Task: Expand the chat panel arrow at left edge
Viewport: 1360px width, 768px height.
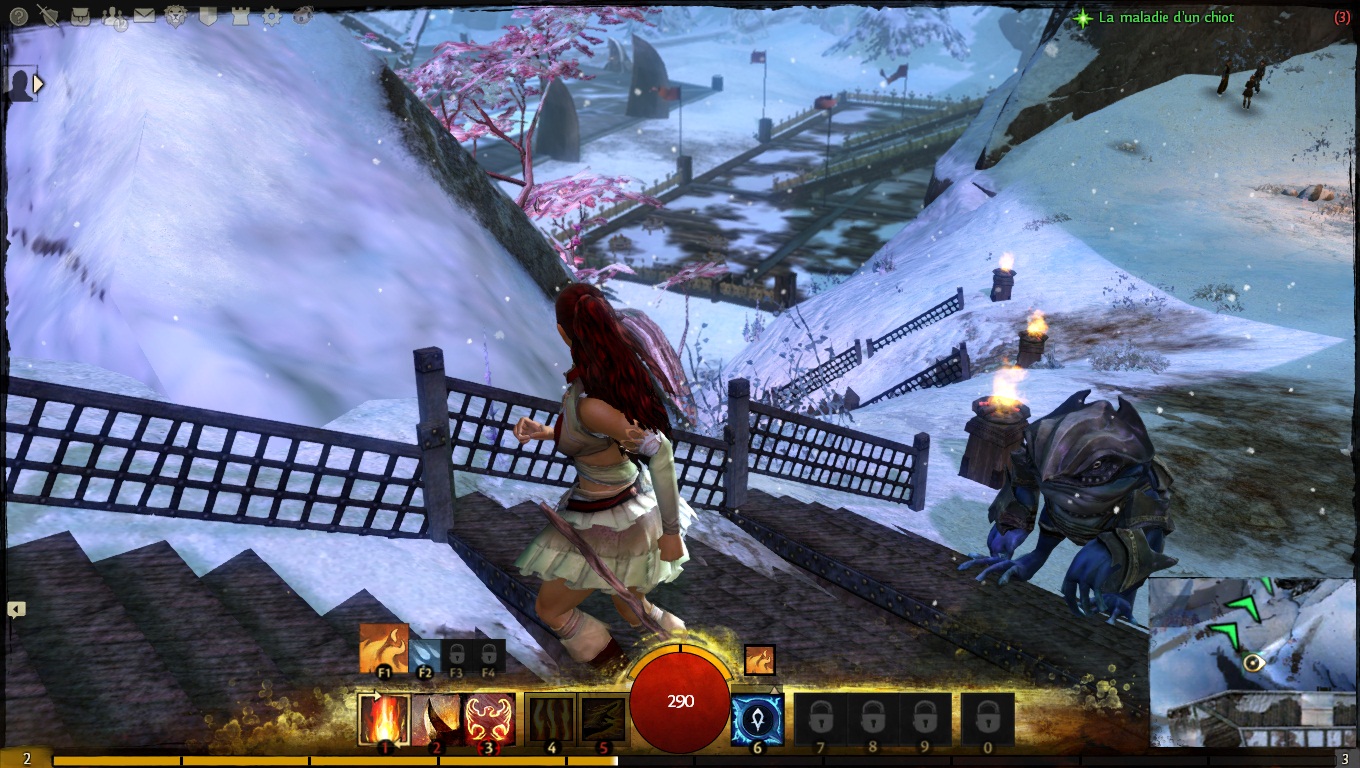Action: tap(15, 609)
